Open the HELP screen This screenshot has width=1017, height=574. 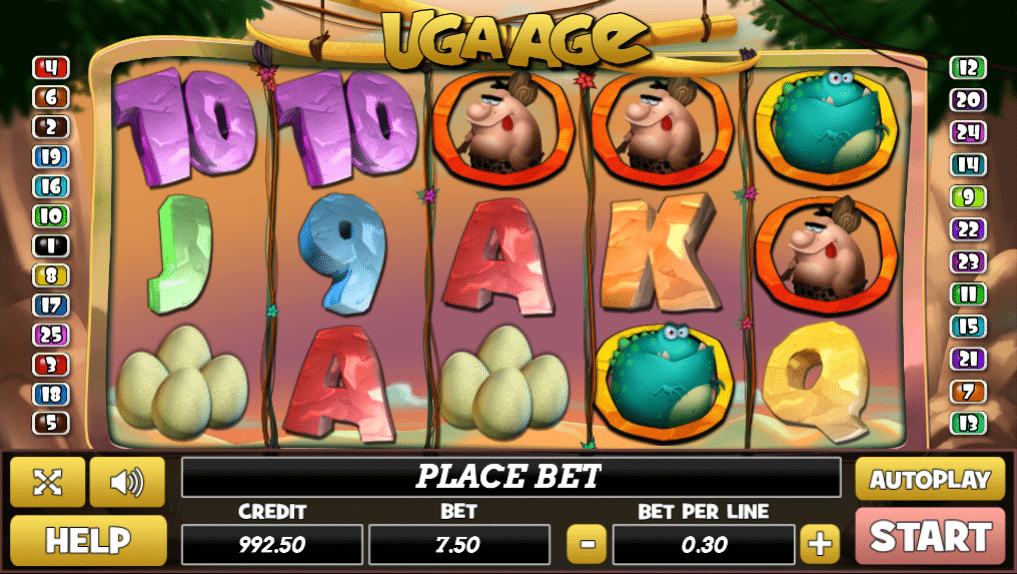(x=88, y=541)
